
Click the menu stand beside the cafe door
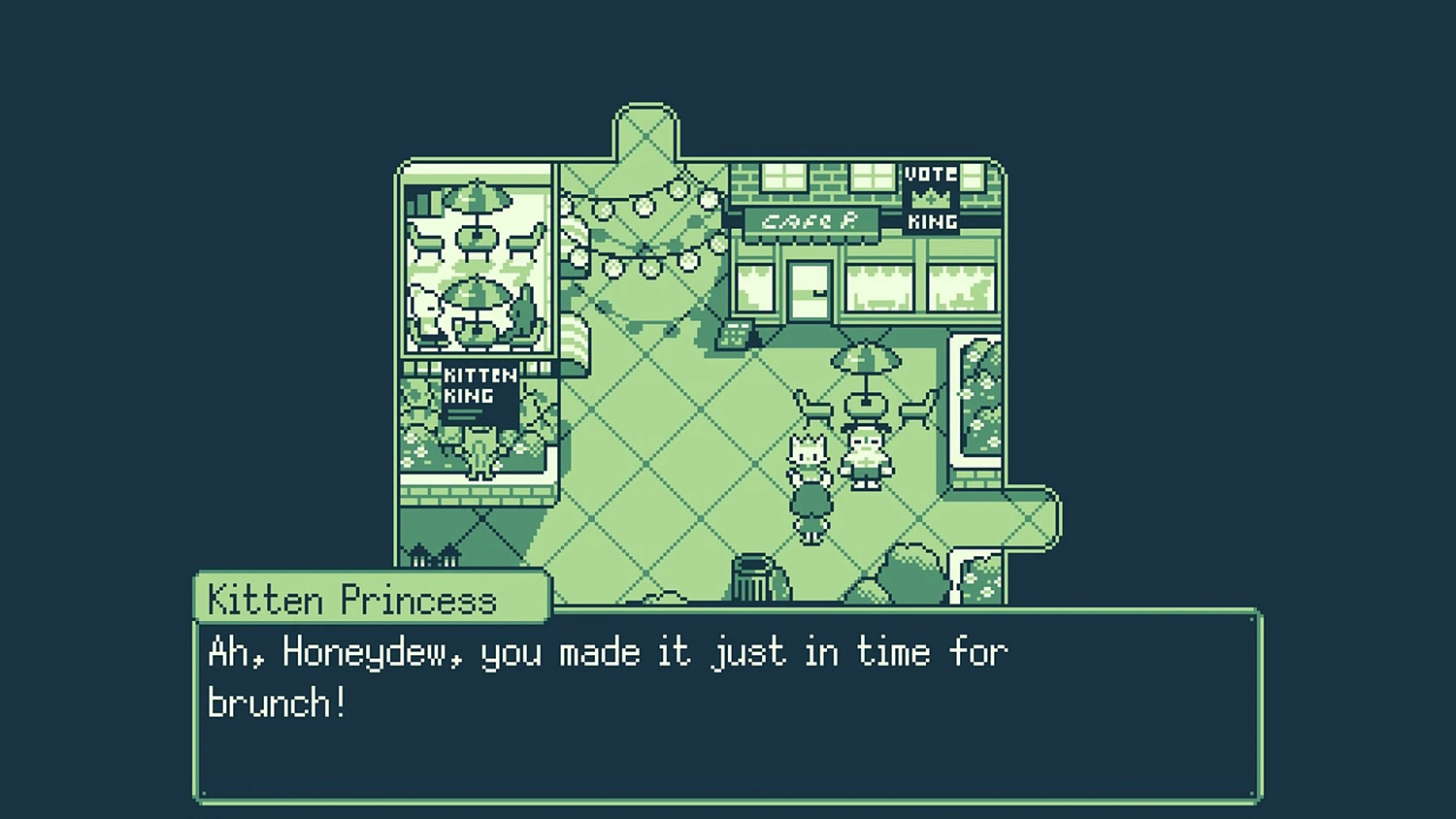pyautogui.click(x=738, y=335)
